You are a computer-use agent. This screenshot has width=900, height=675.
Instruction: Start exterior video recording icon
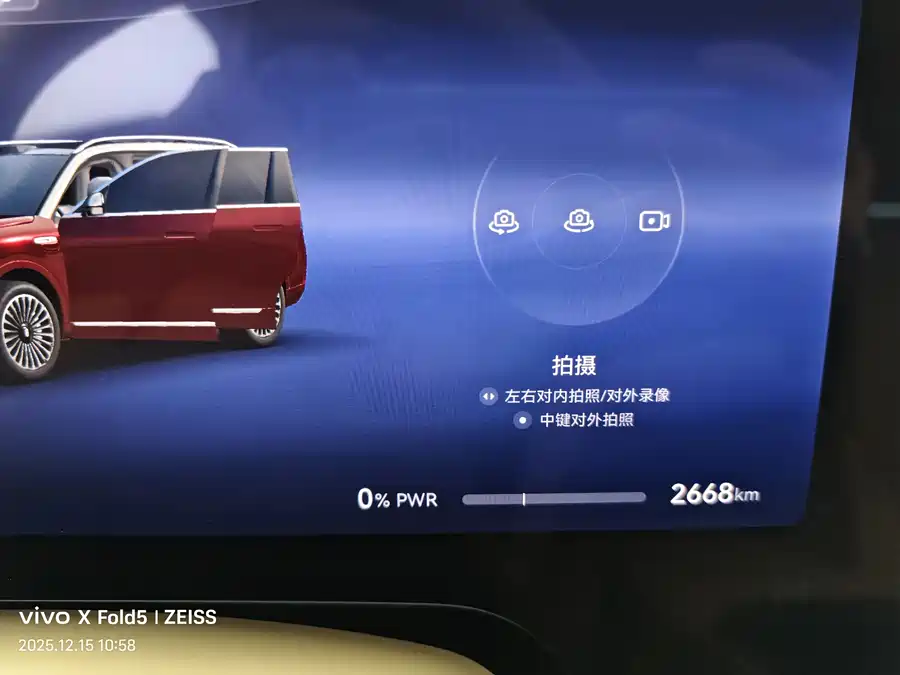click(x=654, y=221)
